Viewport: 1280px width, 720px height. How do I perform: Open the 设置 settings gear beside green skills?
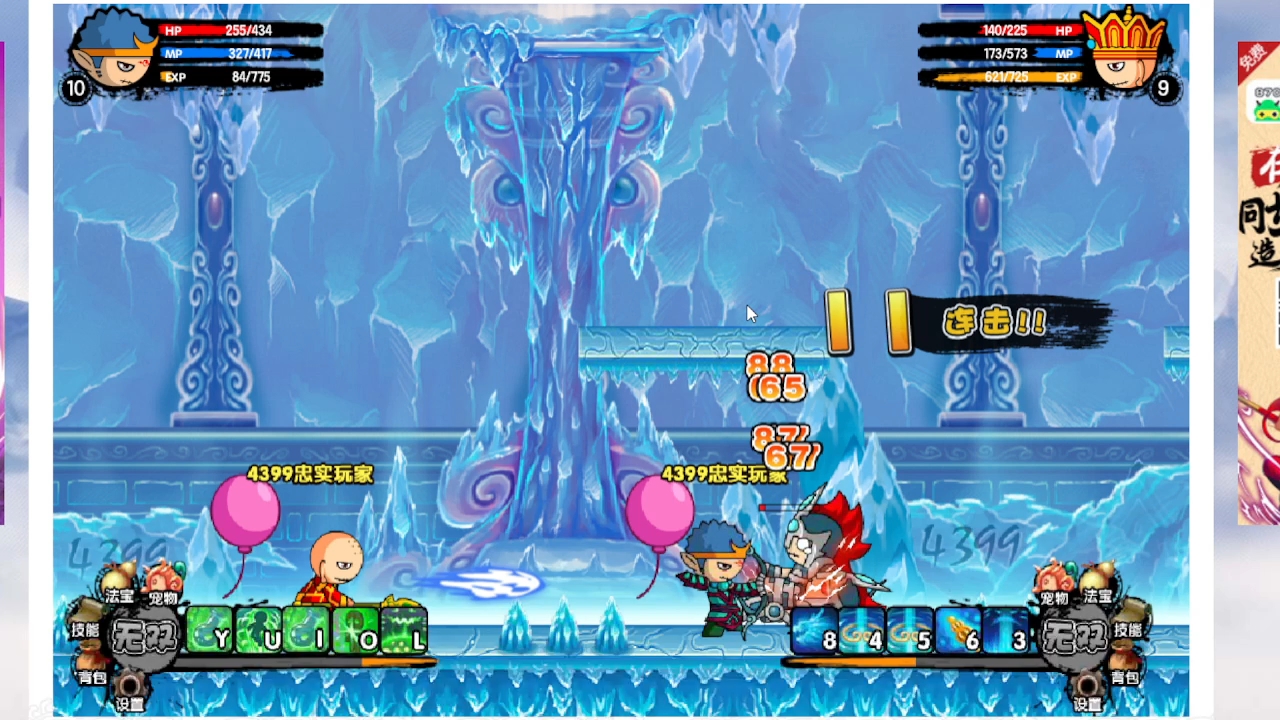point(130,690)
